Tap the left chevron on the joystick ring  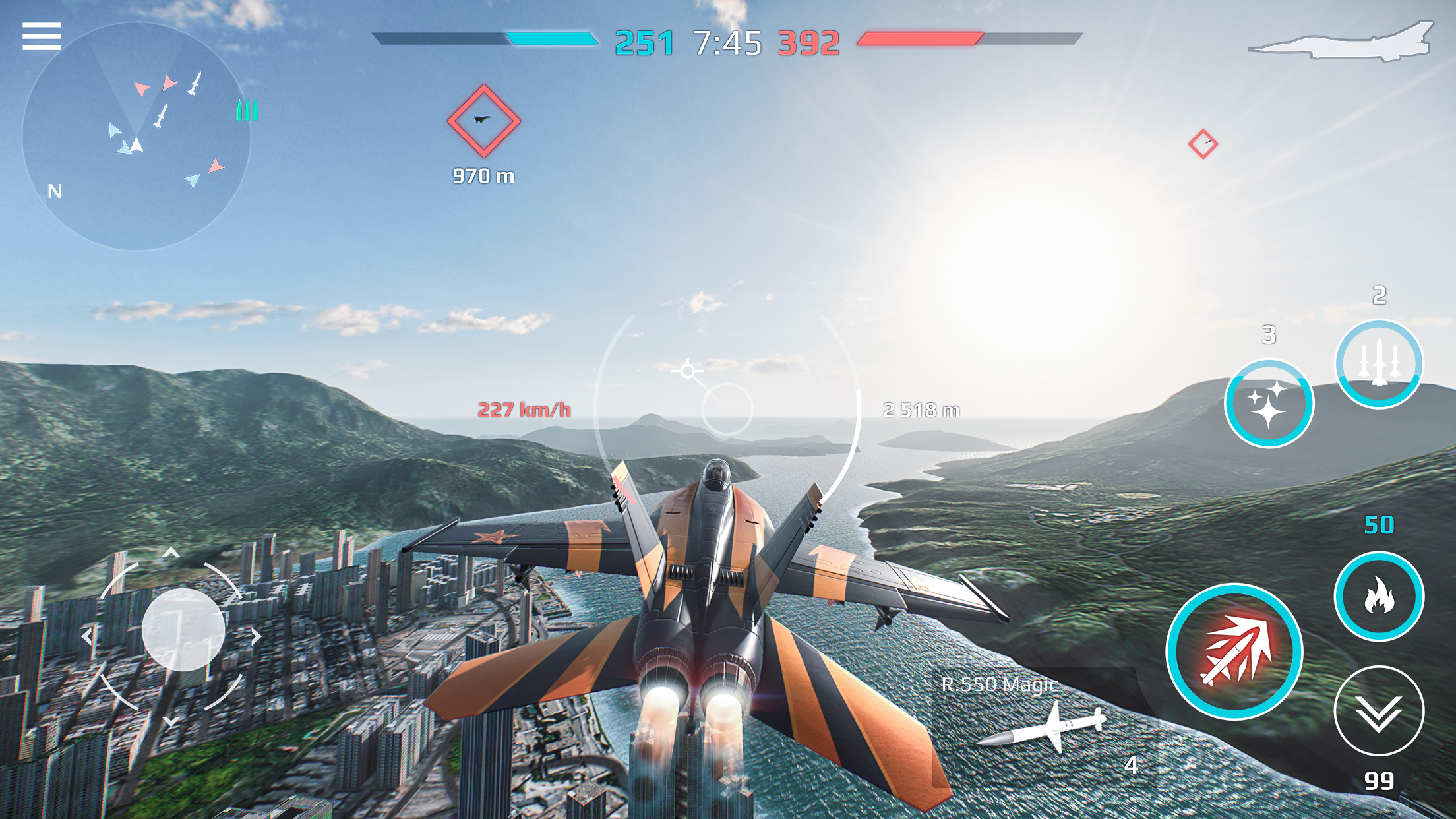[x=86, y=636]
